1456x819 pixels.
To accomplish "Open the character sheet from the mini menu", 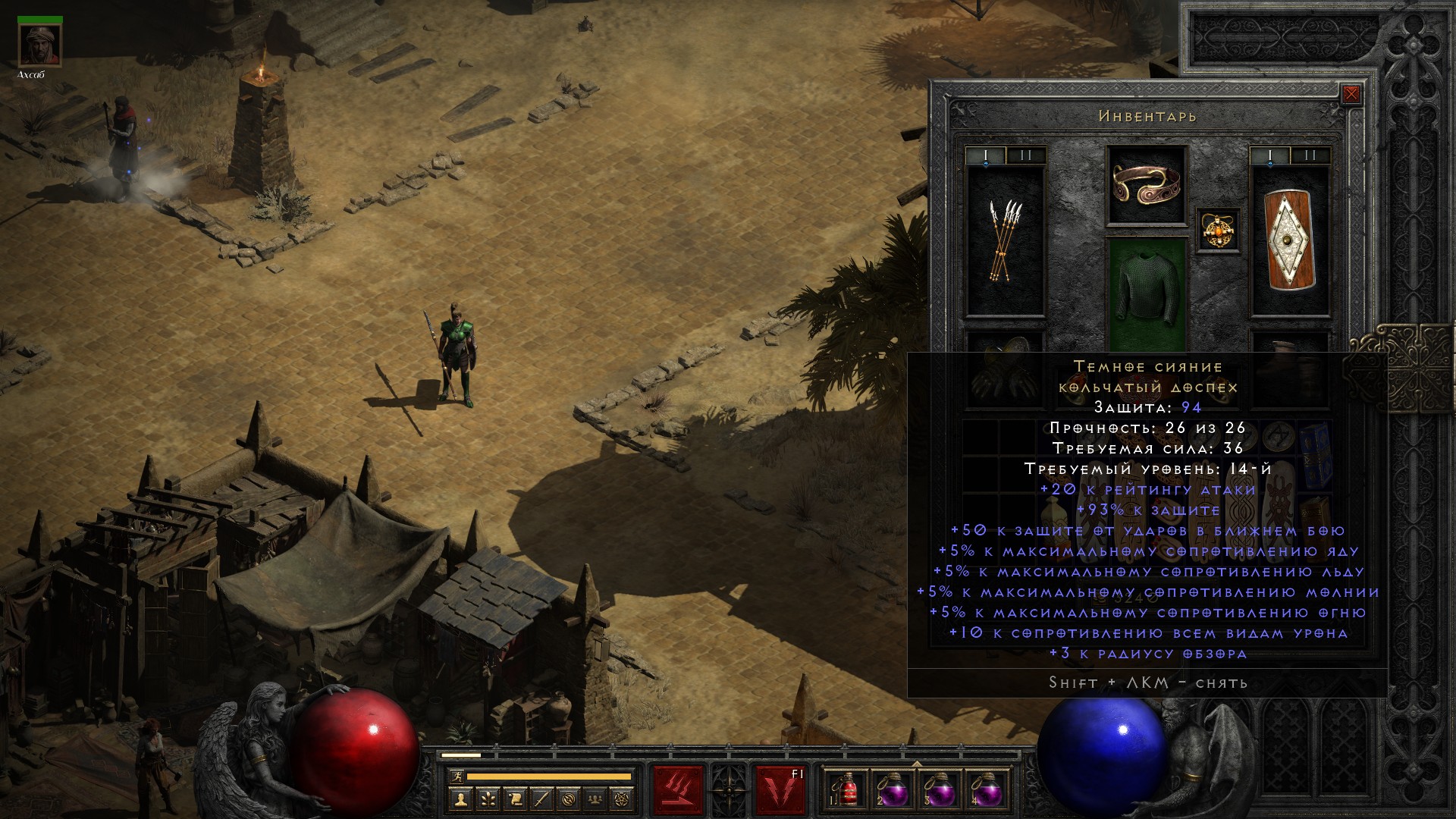I will [461, 799].
